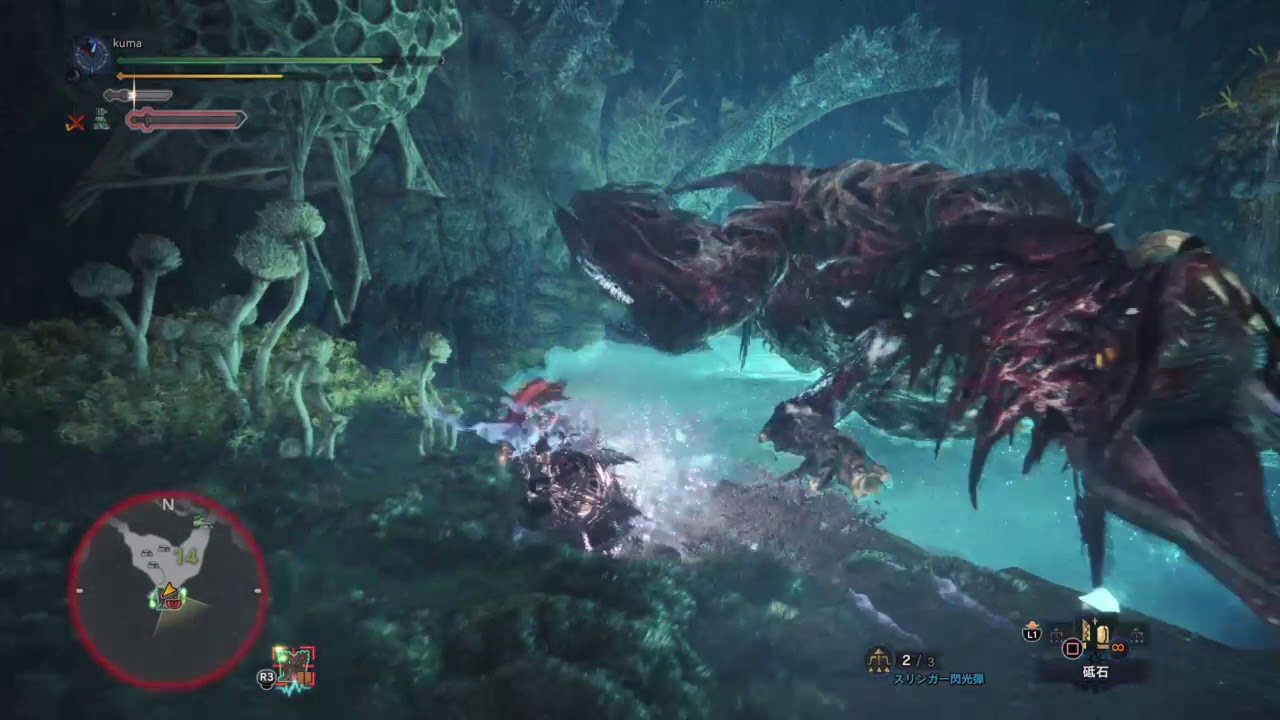The height and width of the screenshot is (720, 1280).
Task: Select the slinger flash pod ammo icon
Action: click(879, 660)
